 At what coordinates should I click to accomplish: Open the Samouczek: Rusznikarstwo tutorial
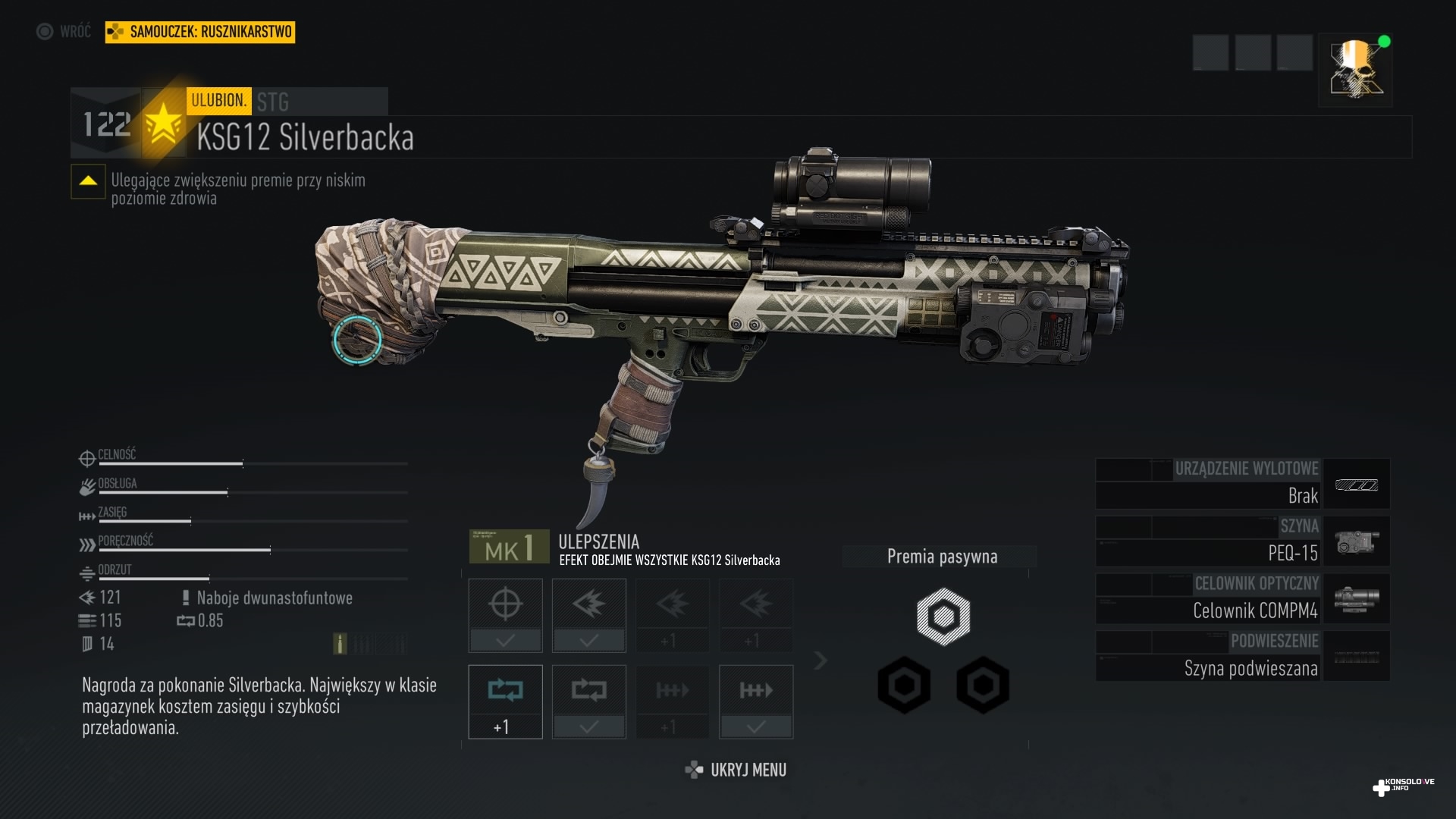point(200,32)
